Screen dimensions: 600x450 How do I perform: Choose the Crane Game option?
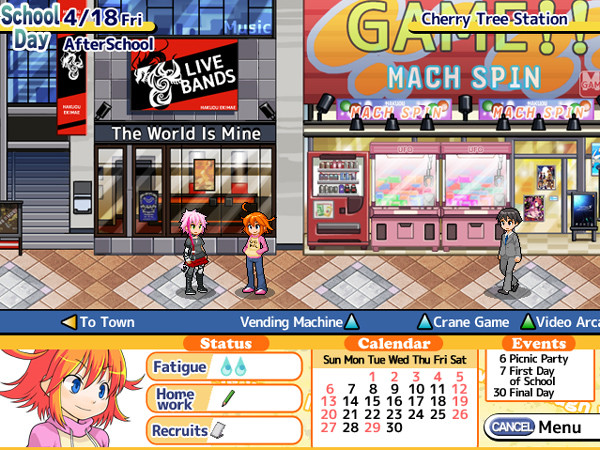pos(463,322)
